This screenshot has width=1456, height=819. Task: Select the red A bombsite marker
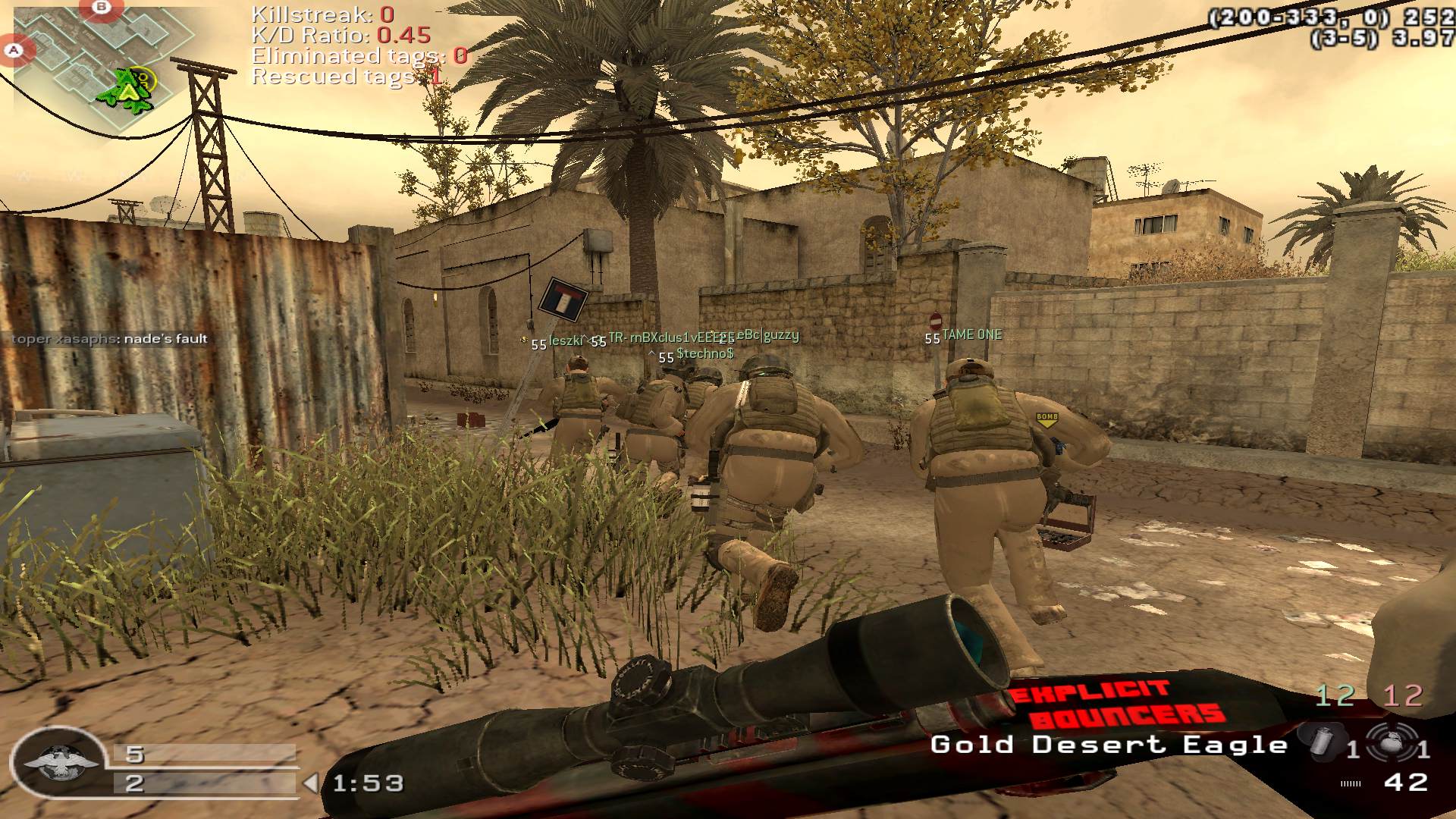(13, 52)
